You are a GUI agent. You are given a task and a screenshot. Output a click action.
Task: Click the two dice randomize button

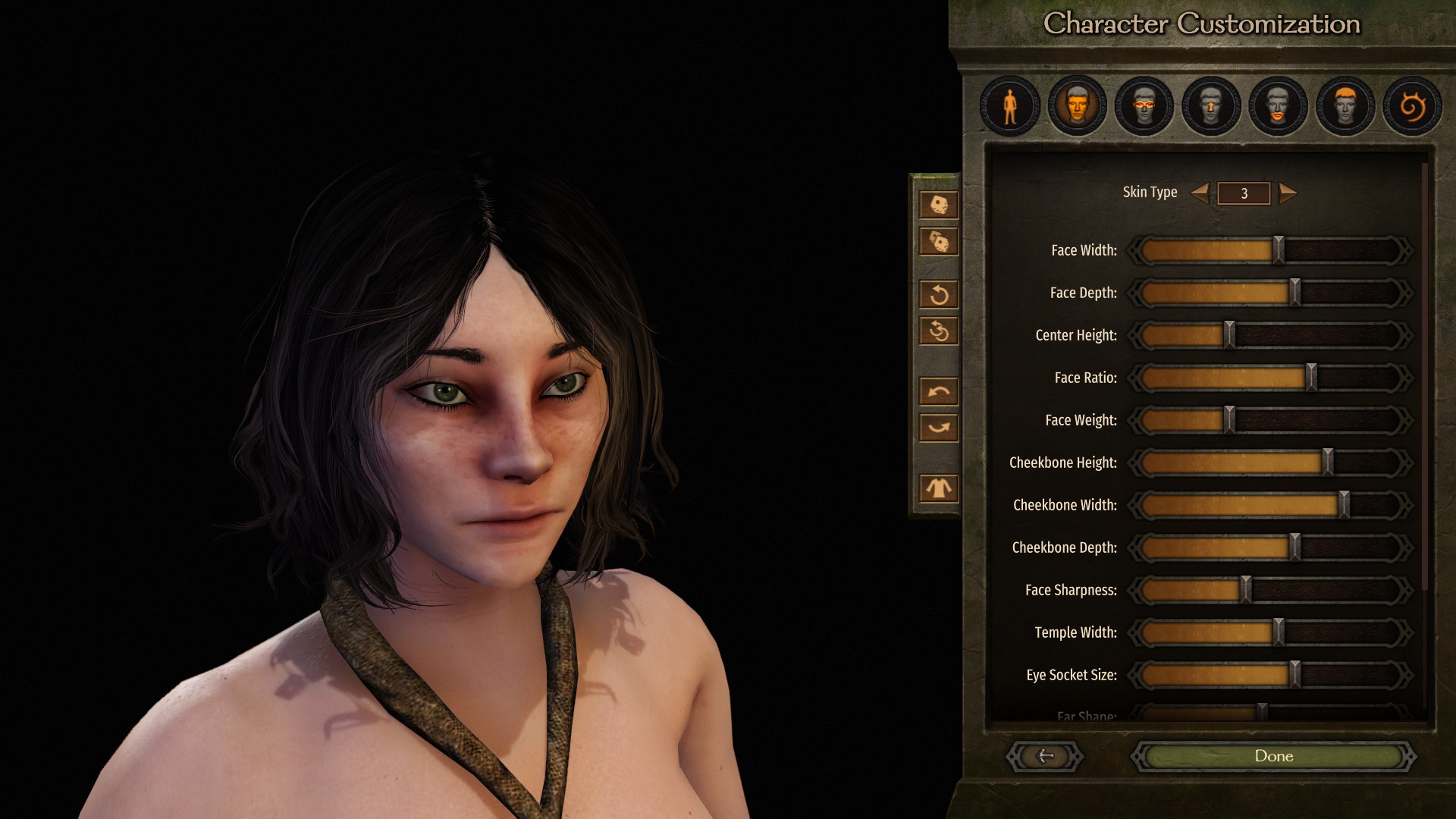(x=939, y=242)
